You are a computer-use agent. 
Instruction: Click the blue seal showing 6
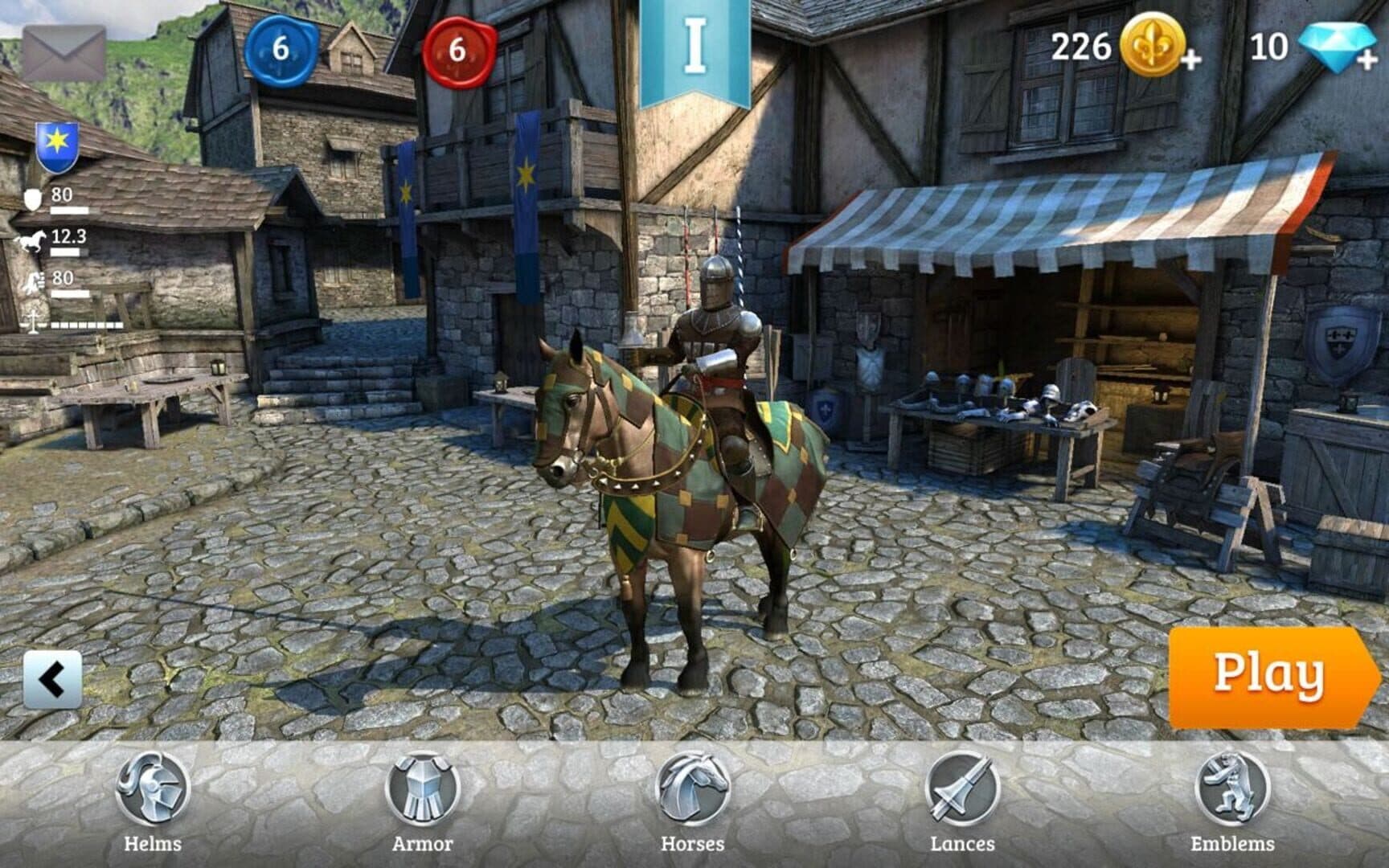280,49
